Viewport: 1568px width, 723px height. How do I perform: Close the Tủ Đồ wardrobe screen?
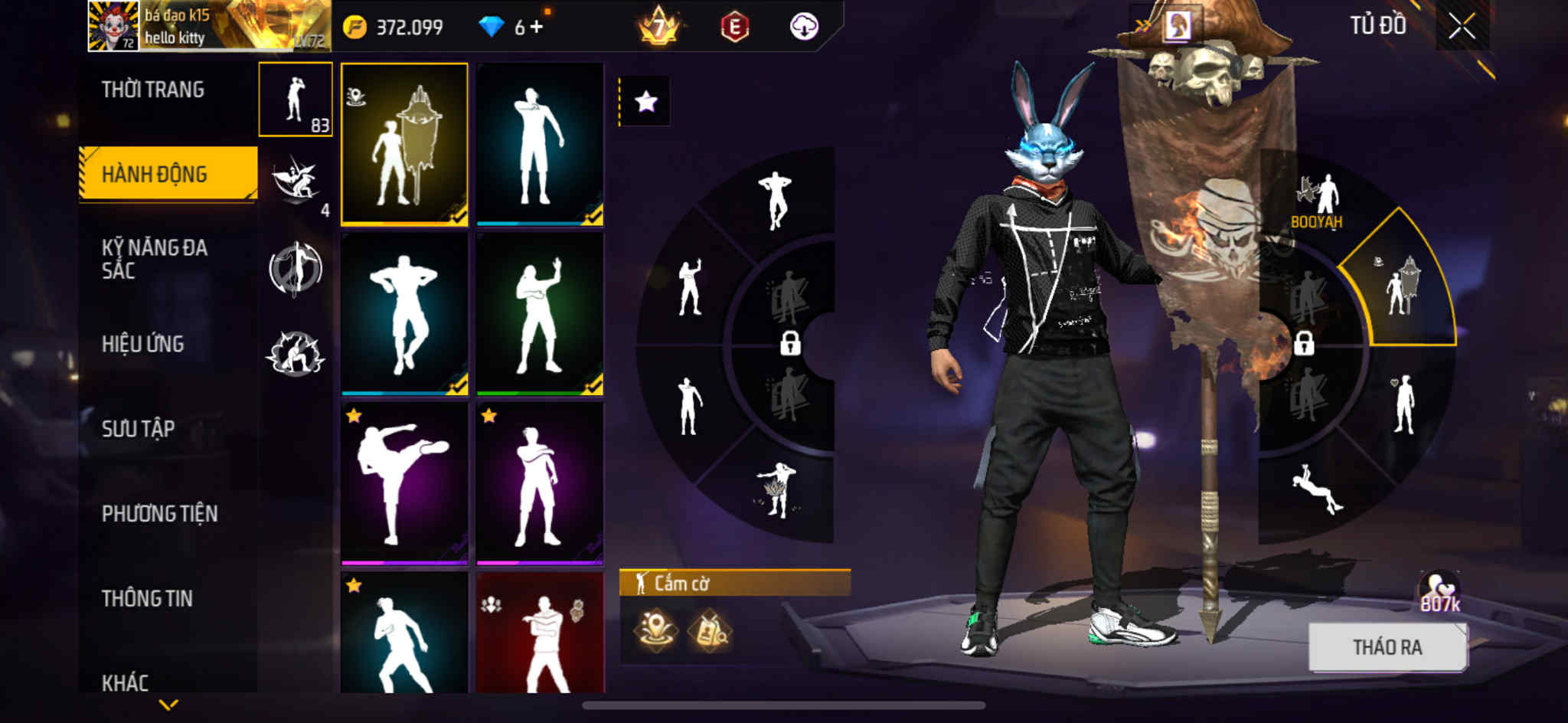[x=1462, y=27]
